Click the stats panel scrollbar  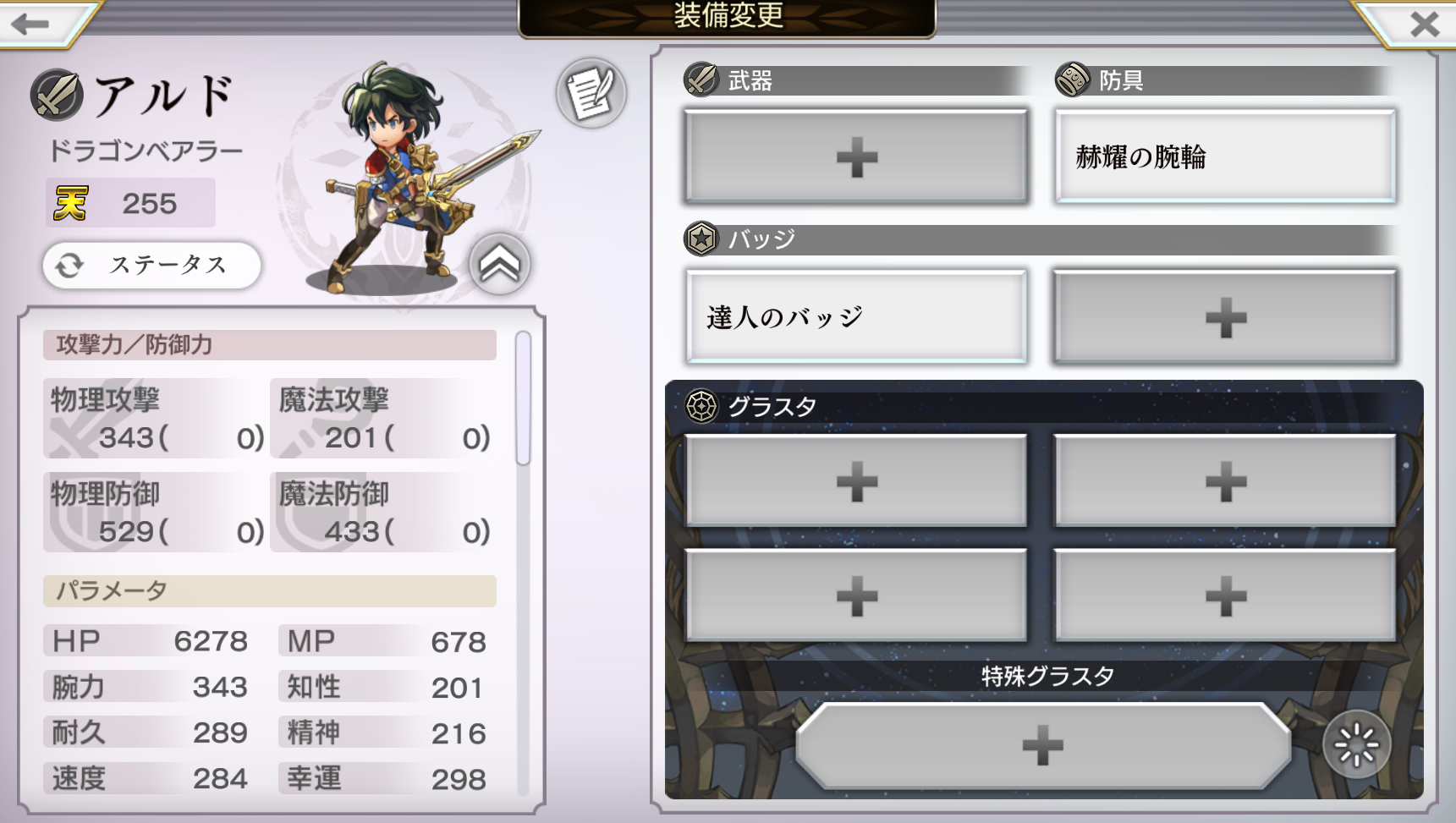click(x=523, y=398)
